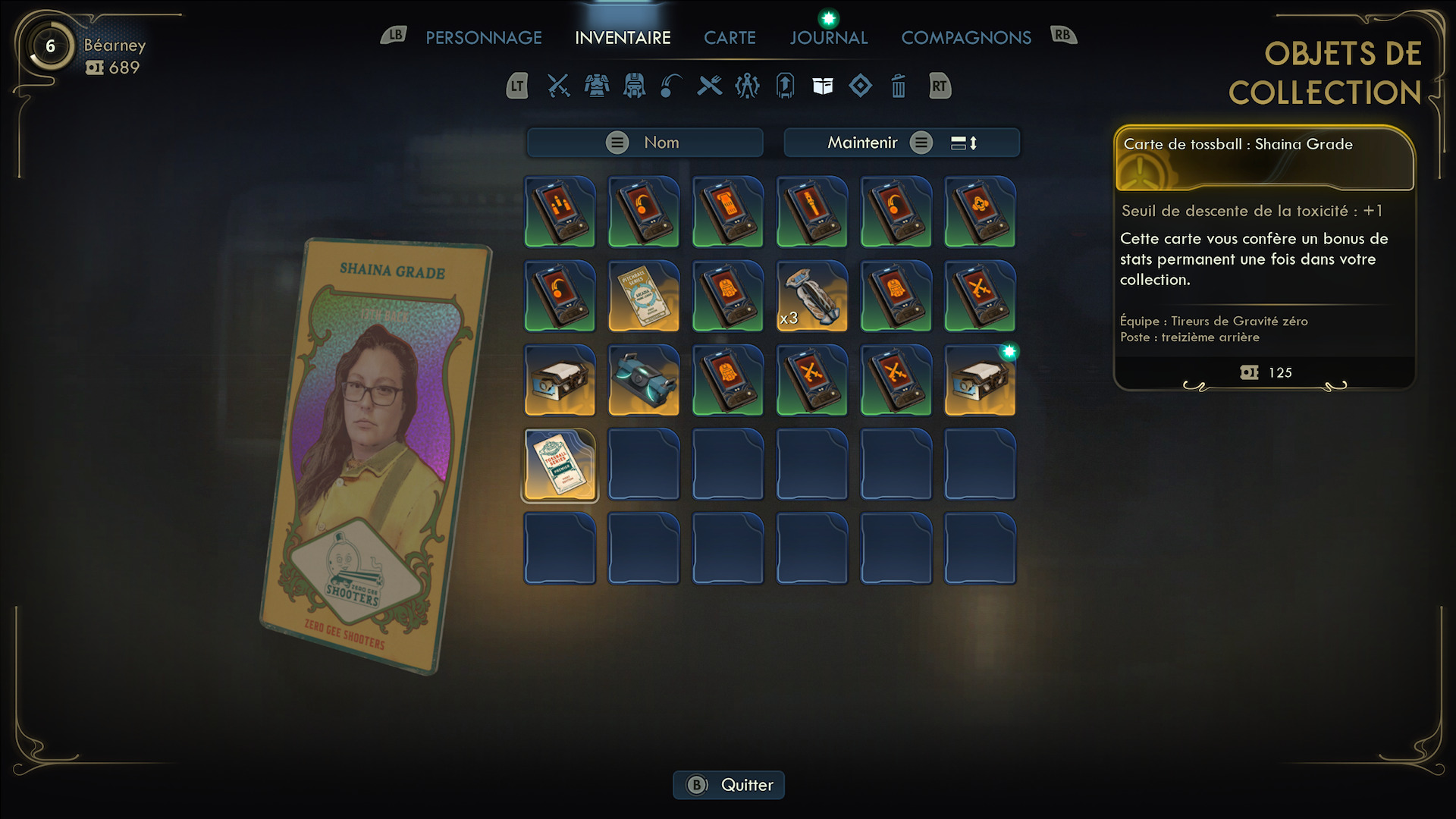Change sorting with the Nom button

[x=645, y=143]
